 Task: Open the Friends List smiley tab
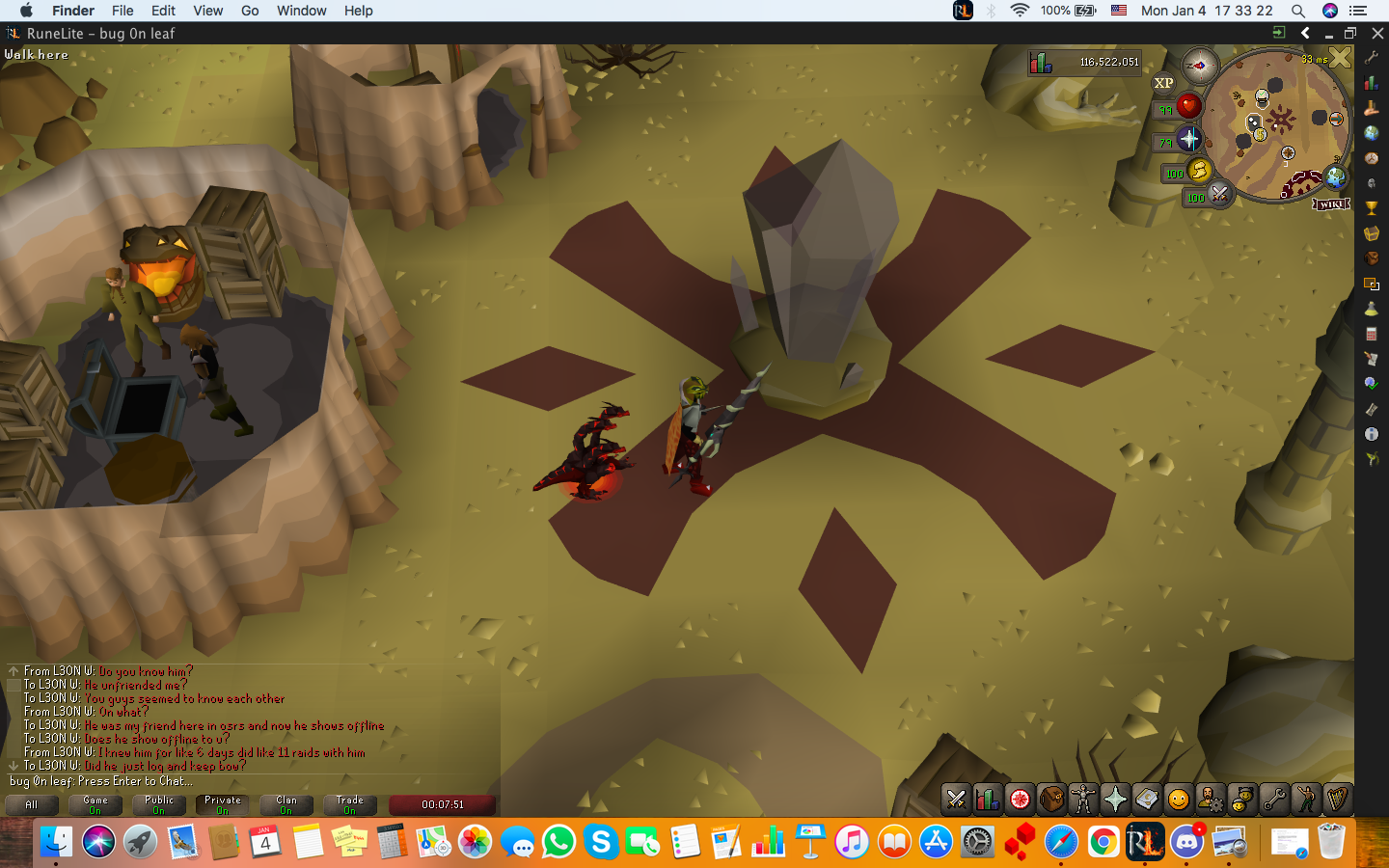(x=1178, y=800)
